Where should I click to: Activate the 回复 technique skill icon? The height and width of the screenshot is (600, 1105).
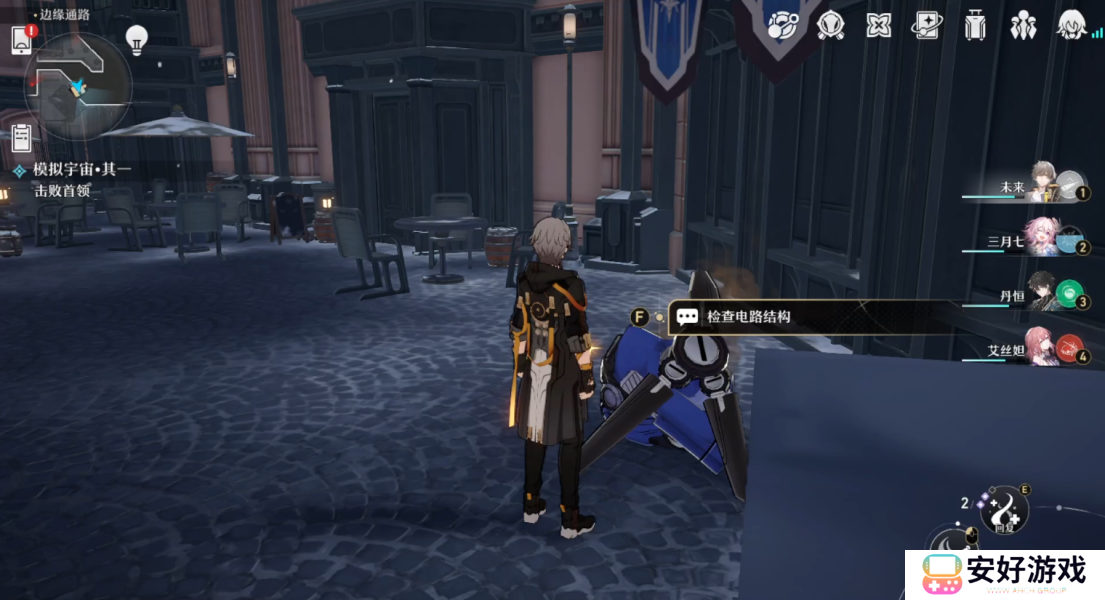pyautogui.click(x=1003, y=508)
